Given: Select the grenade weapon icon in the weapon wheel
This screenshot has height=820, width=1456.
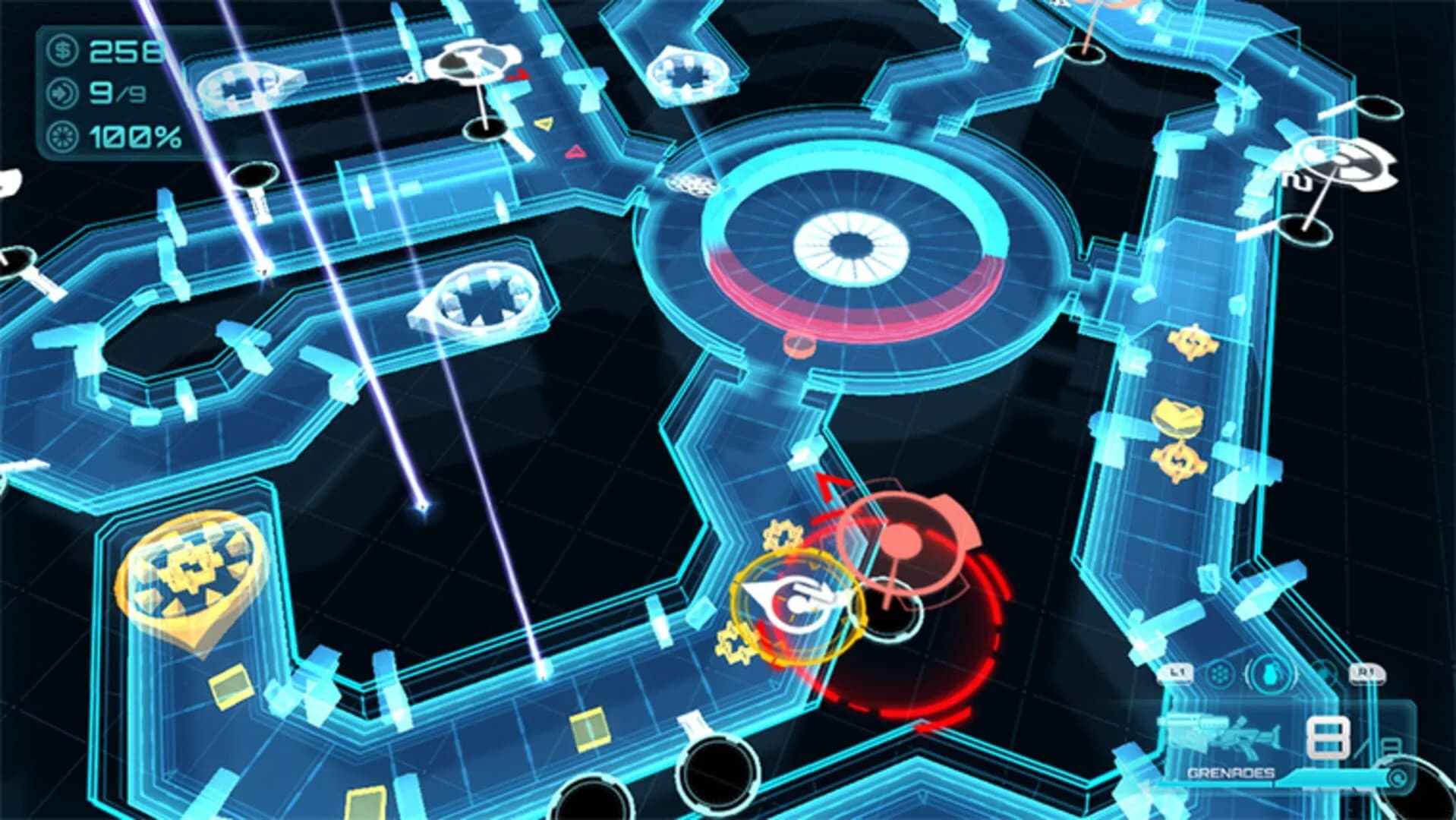Looking at the screenshot, I should [1272, 674].
